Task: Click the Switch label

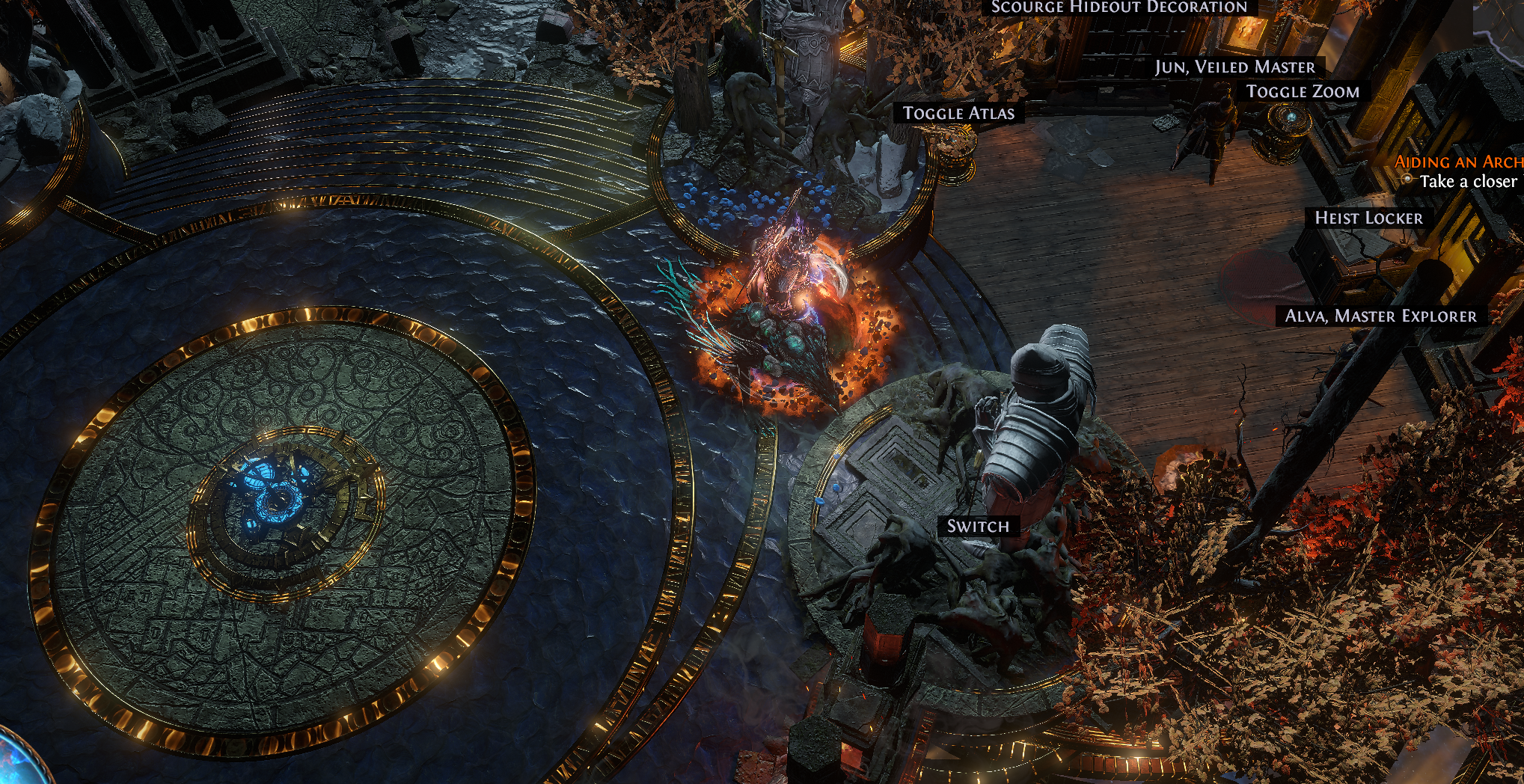Action: (978, 526)
